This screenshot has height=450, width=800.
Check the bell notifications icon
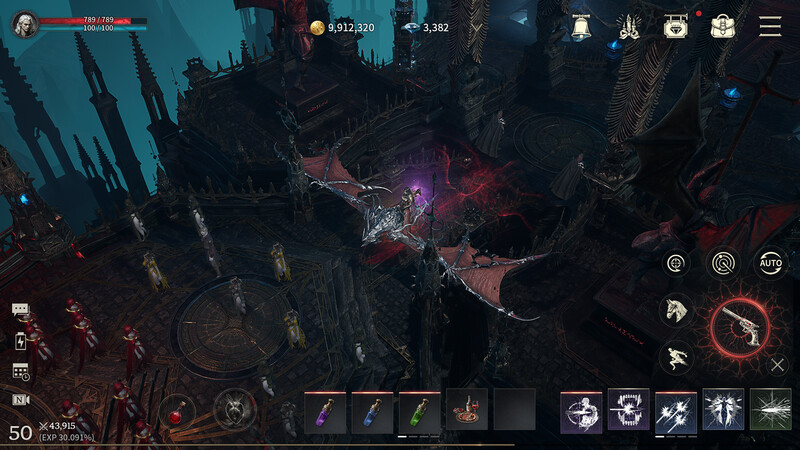[582, 27]
